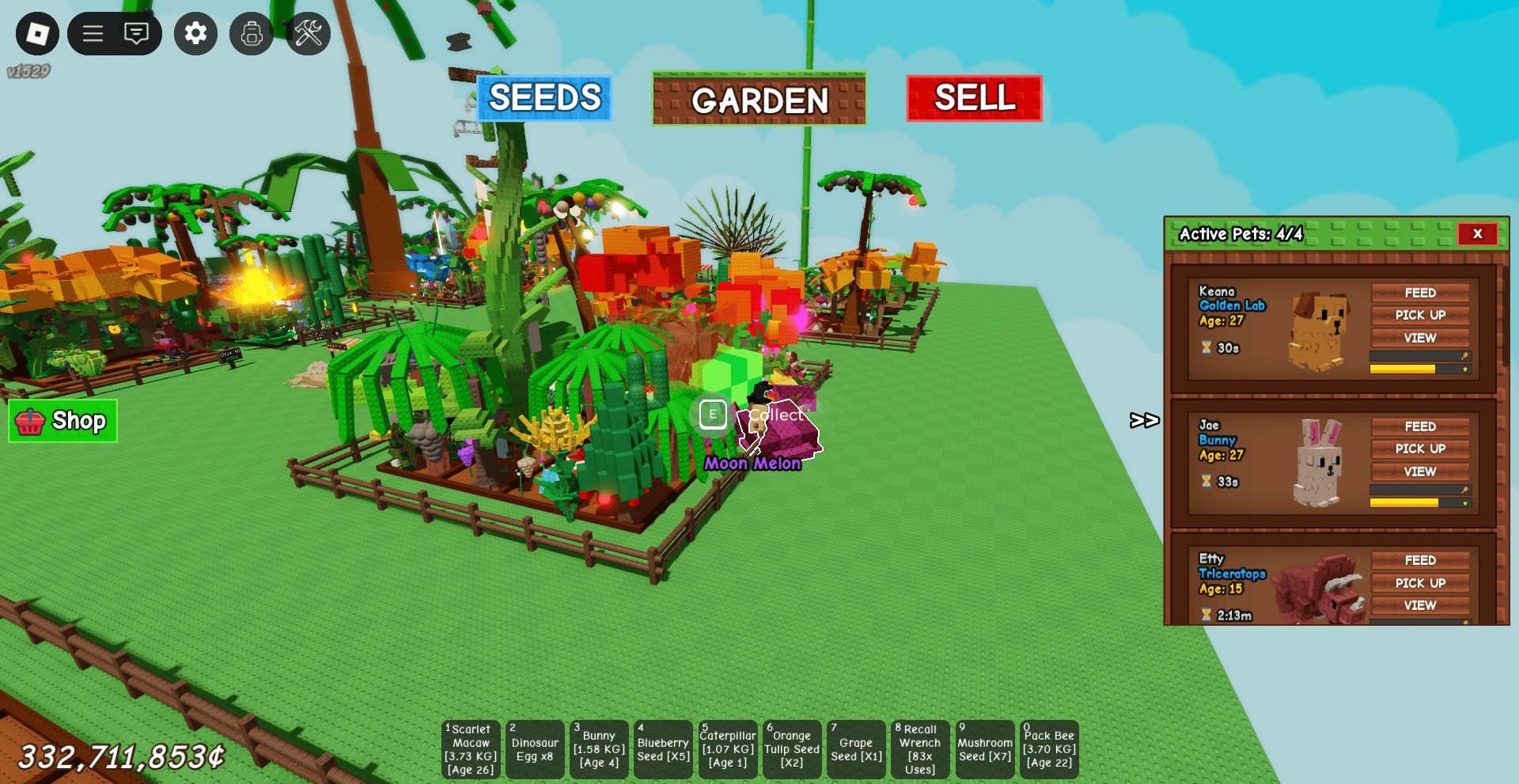Image resolution: width=1519 pixels, height=784 pixels.
Task: View Etty the Triceratops
Action: (x=1420, y=605)
